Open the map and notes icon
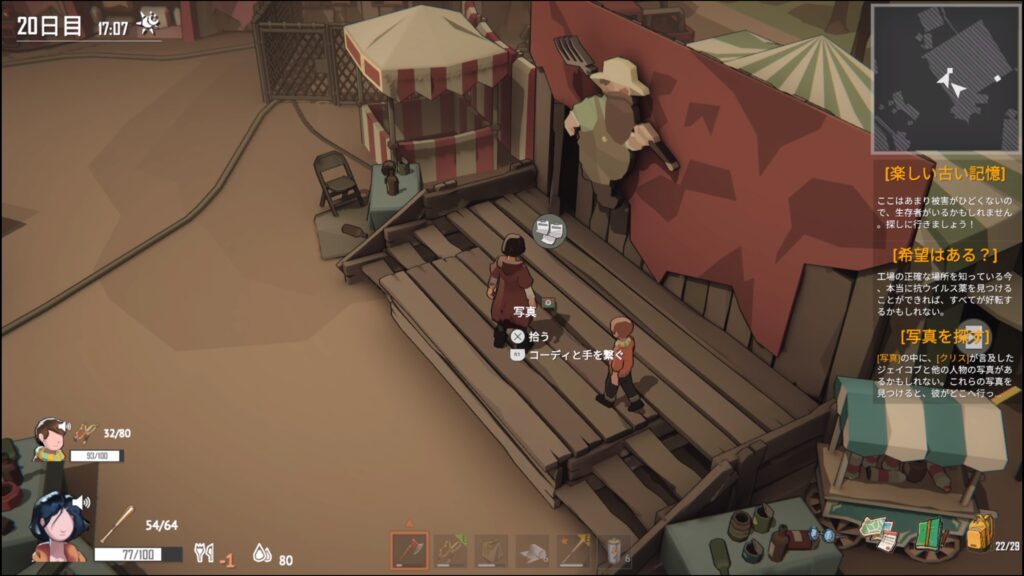 click(880, 532)
